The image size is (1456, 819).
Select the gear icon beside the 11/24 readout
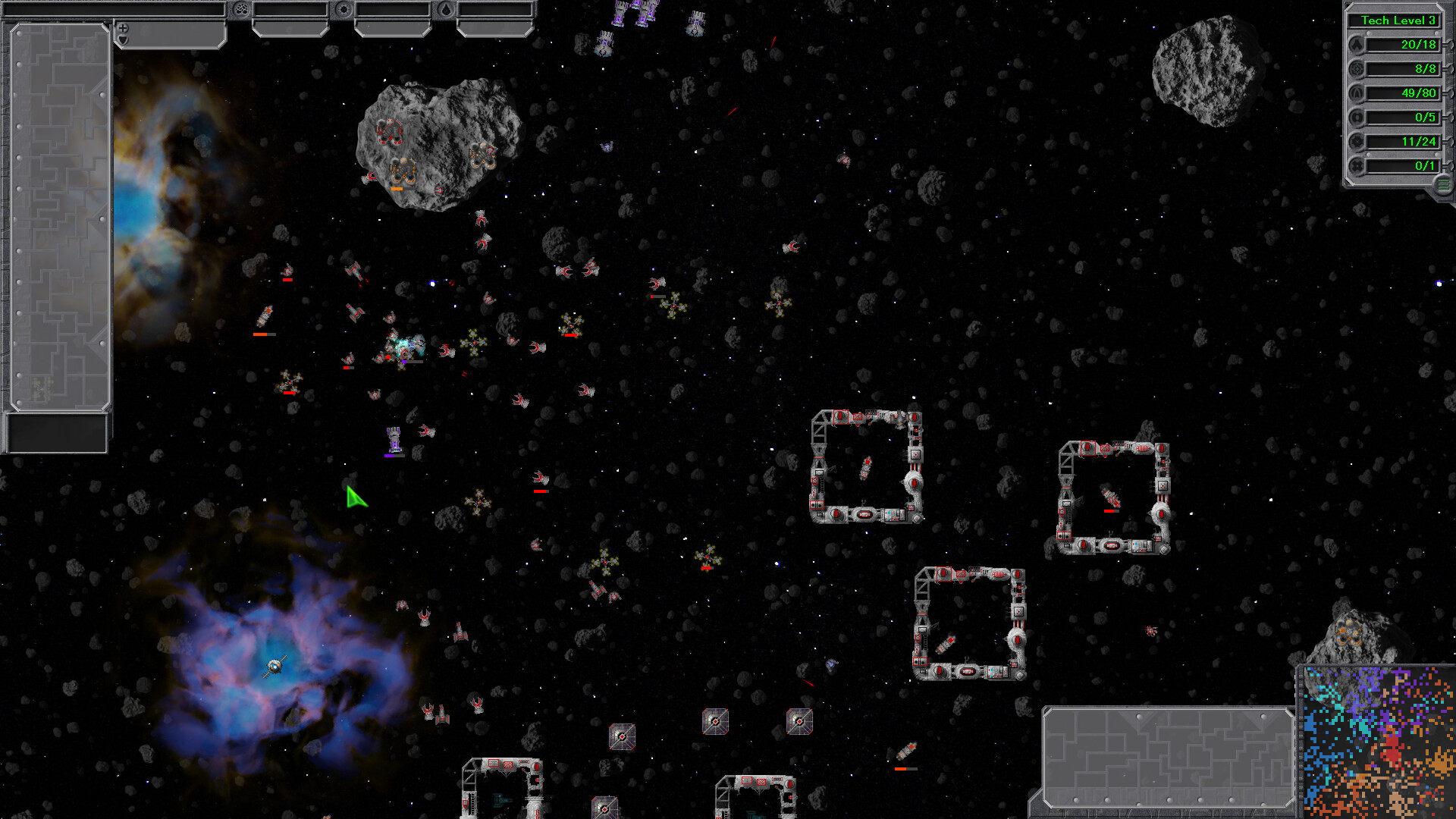coord(1355,141)
